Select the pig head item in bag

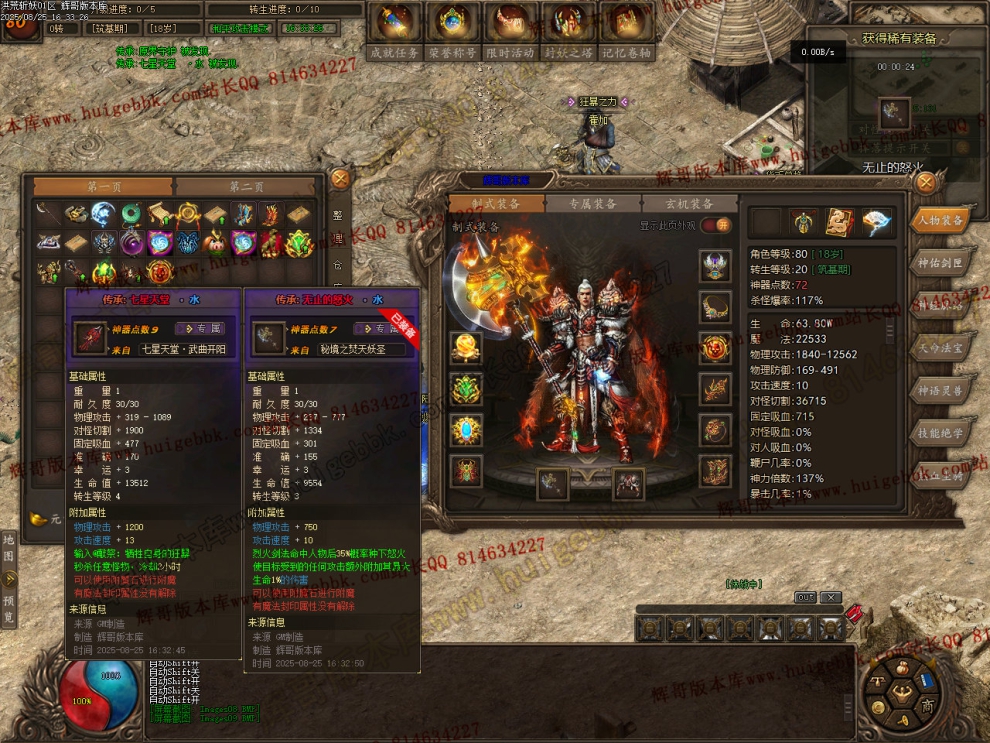(215, 243)
